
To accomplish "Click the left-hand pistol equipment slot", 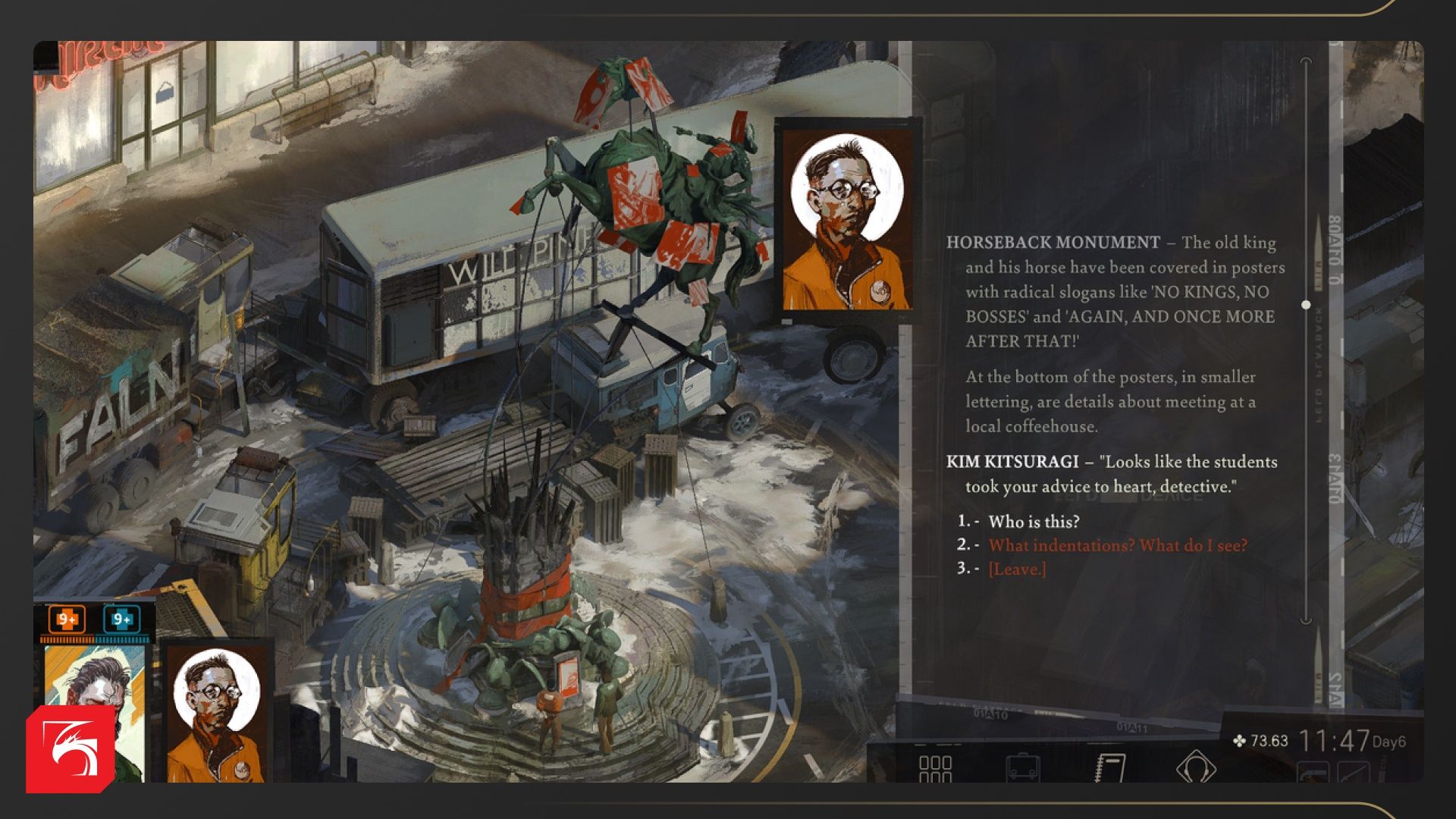I will coord(1313,772).
